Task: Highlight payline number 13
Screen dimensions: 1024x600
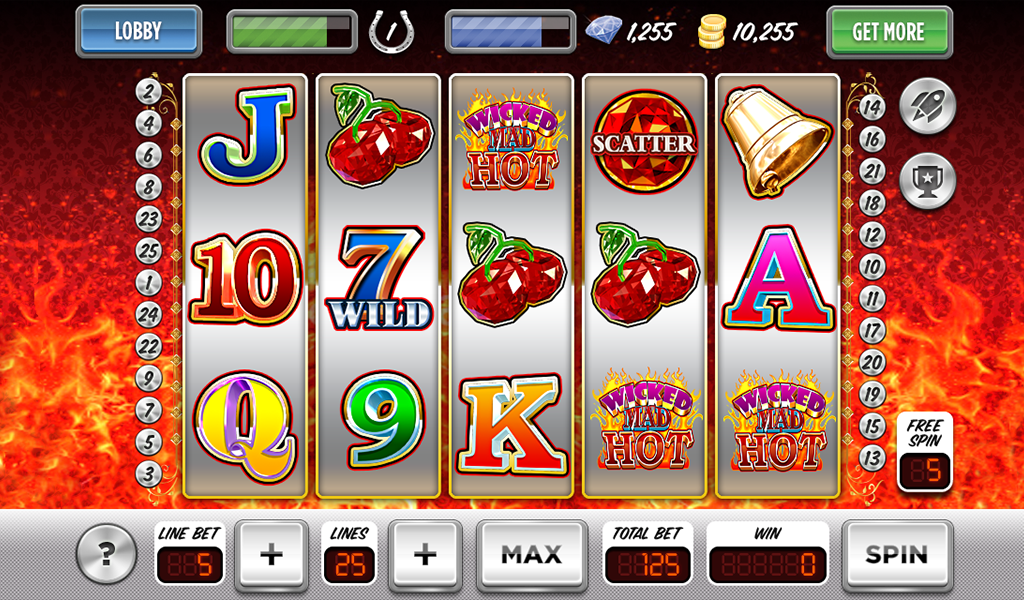Action: click(872, 458)
